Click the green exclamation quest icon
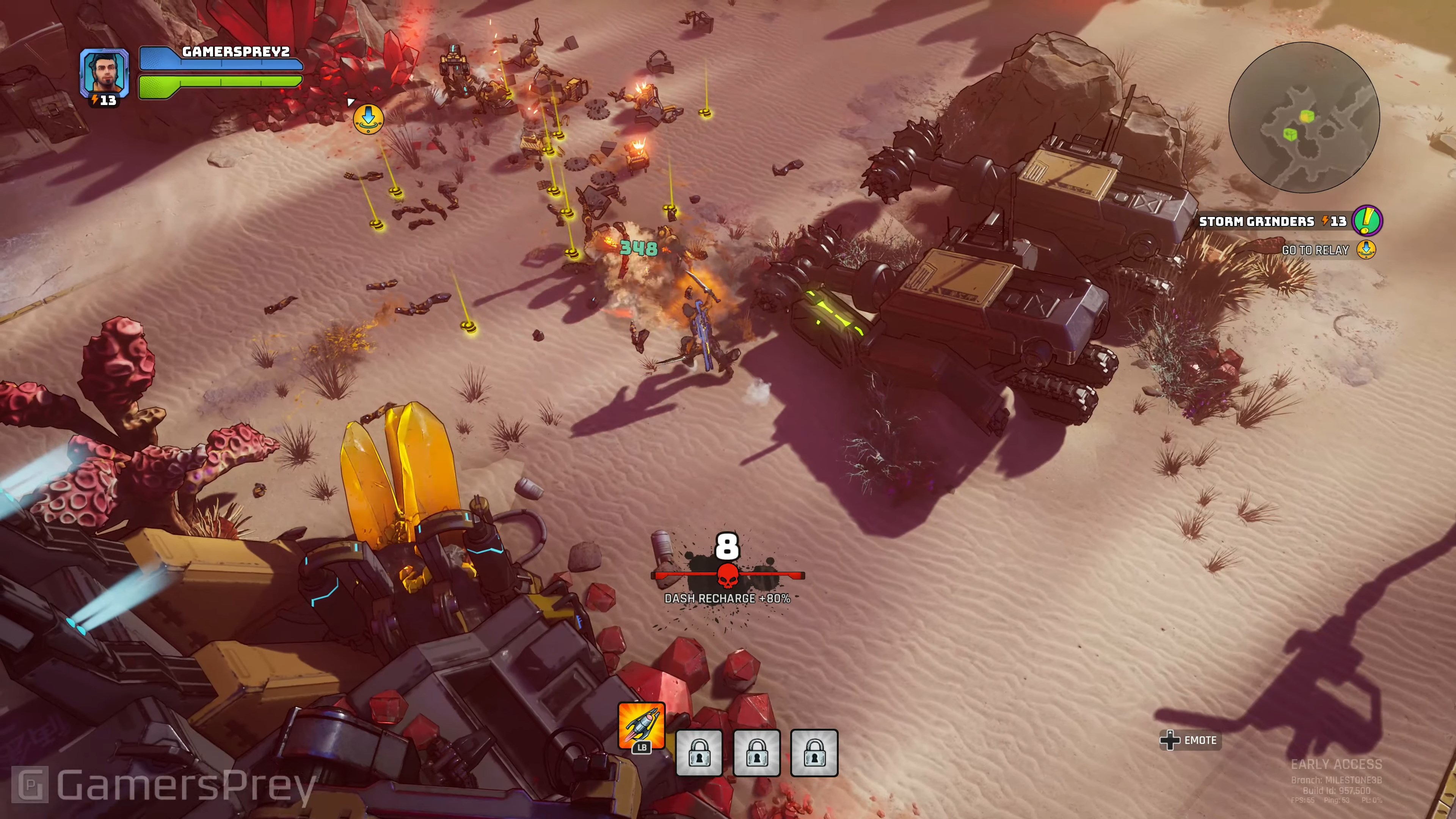Image resolution: width=1456 pixels, height=819 pixels. coord(1367,220)
